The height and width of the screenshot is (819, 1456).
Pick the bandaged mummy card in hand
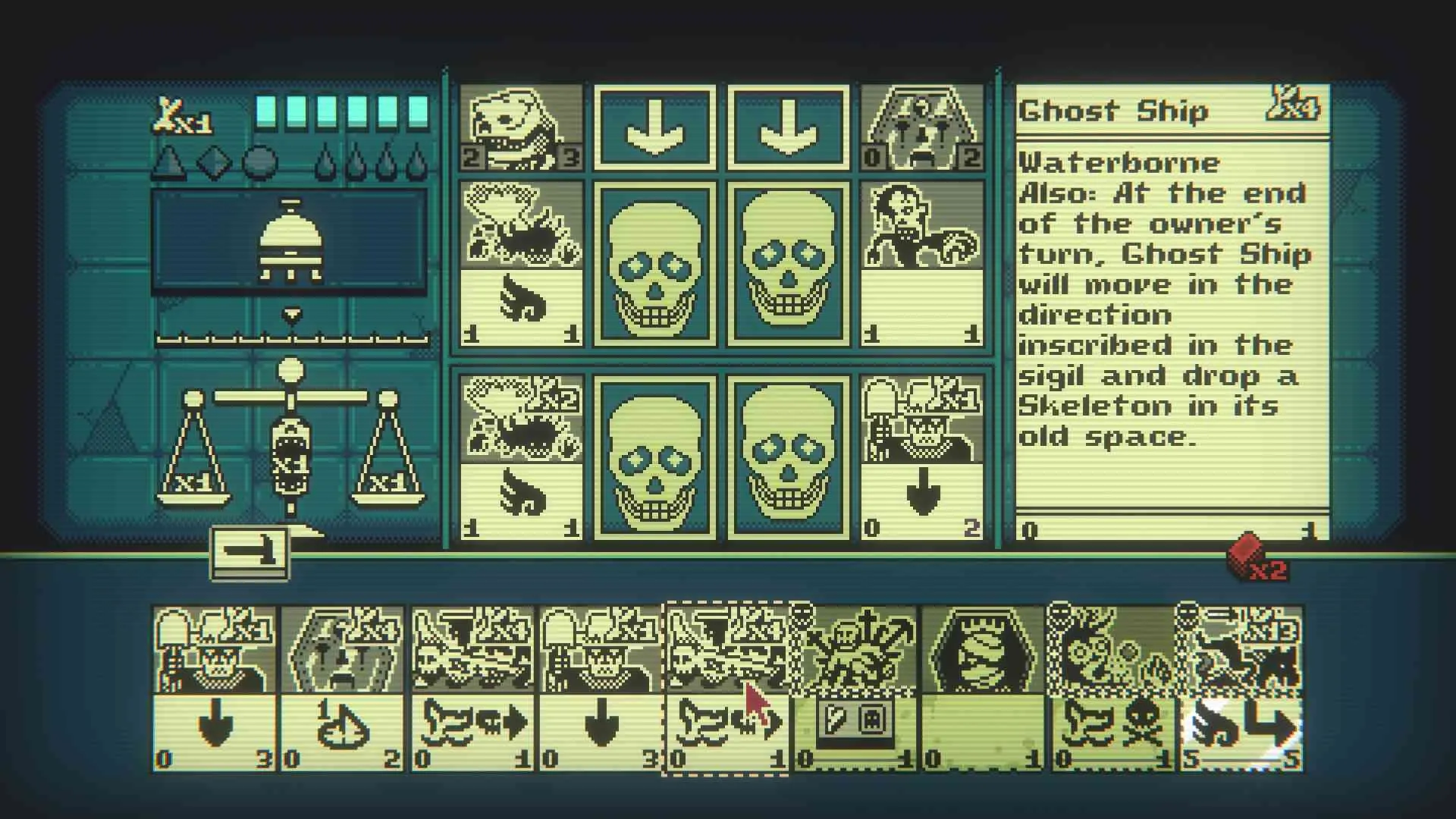click(983, 688)
